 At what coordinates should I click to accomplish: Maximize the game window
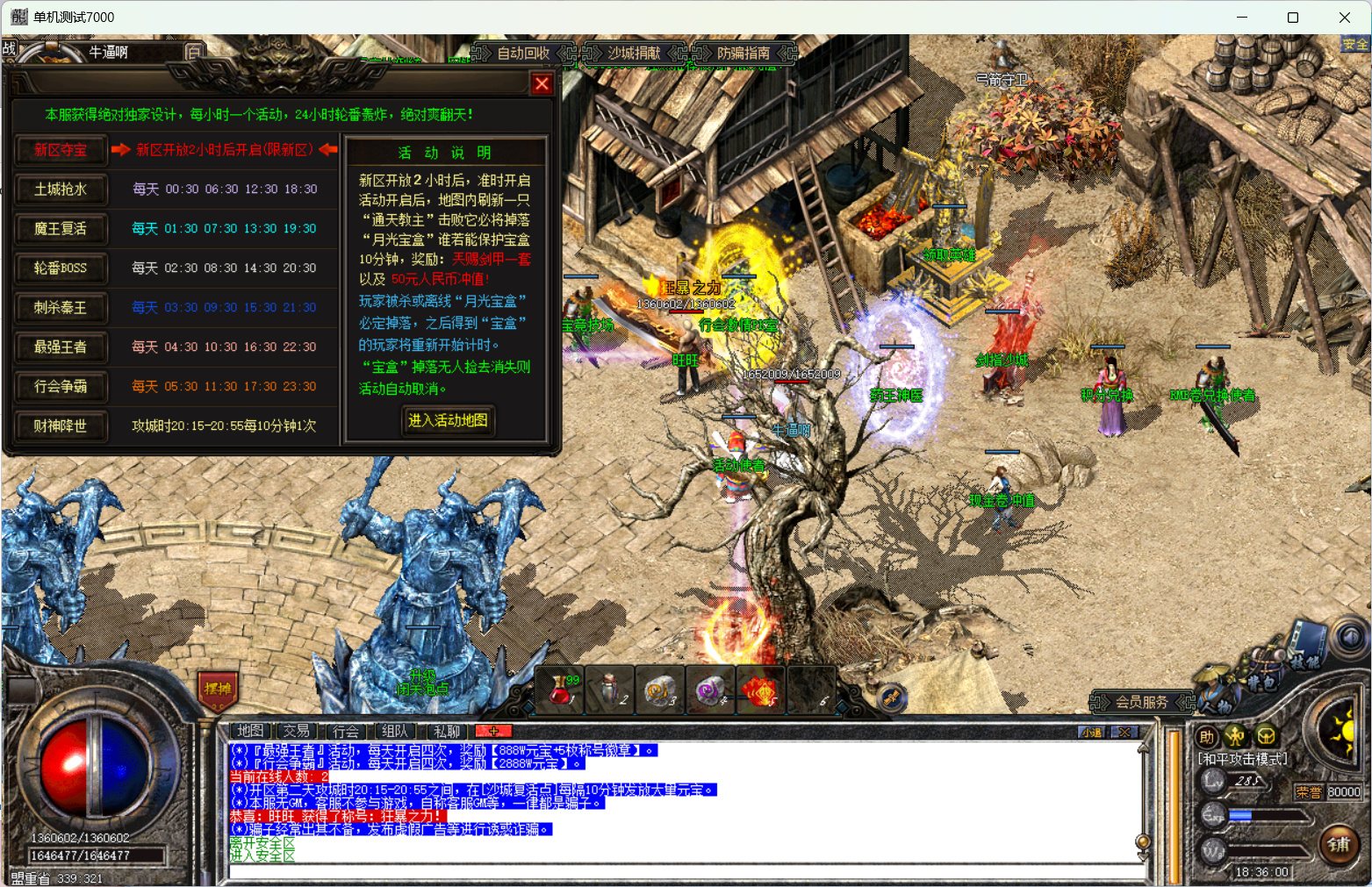1293,18
